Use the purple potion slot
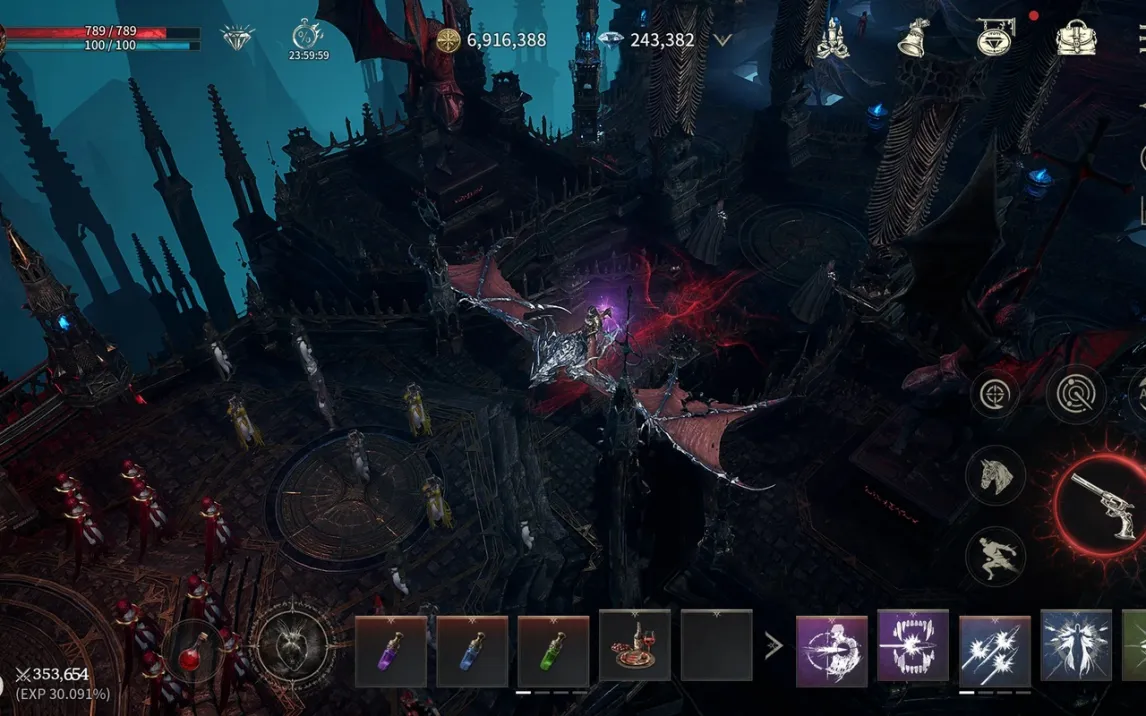 click(x=391, y=651)
